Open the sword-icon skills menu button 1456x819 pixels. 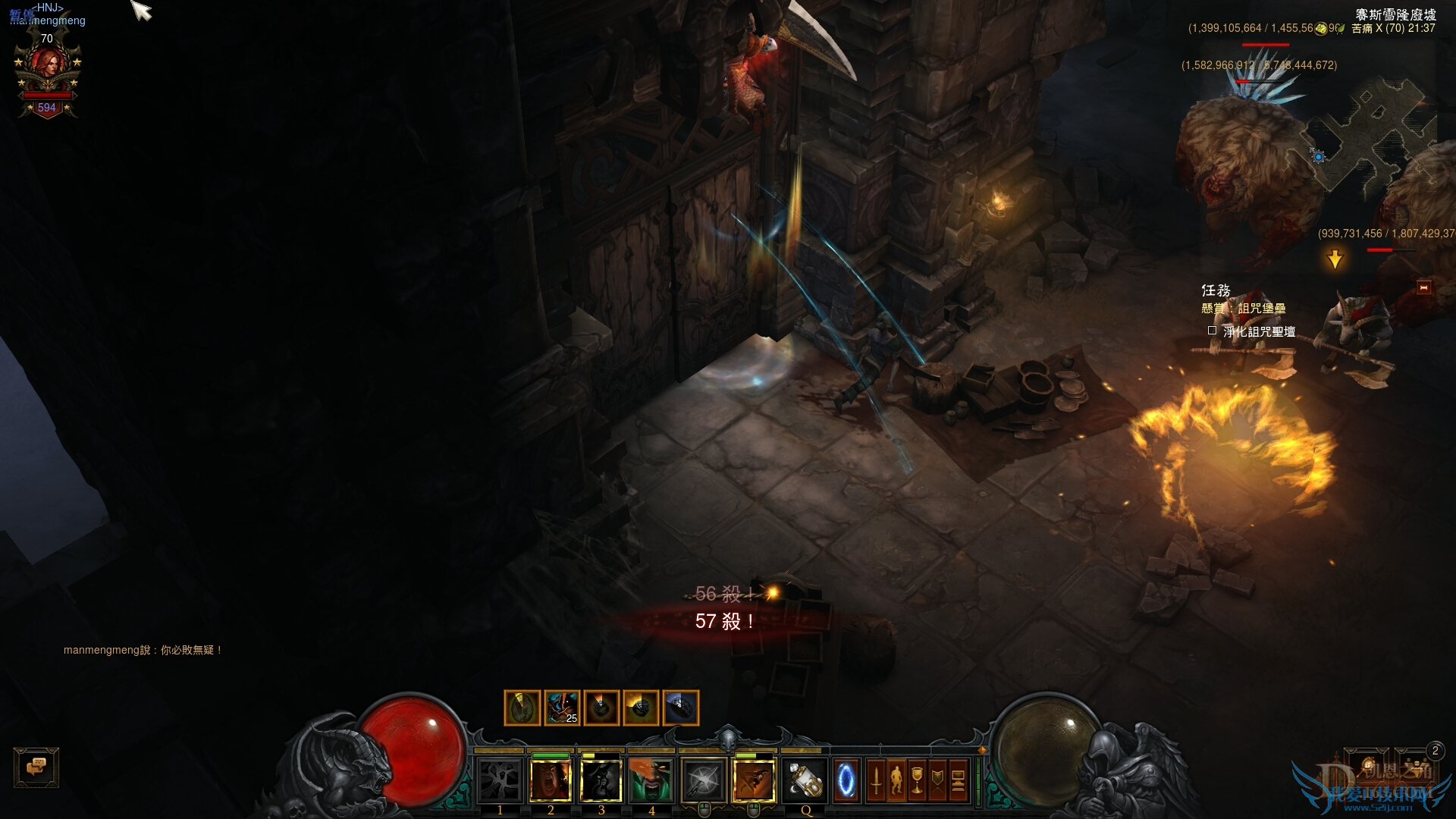click(x=876, y=780)
